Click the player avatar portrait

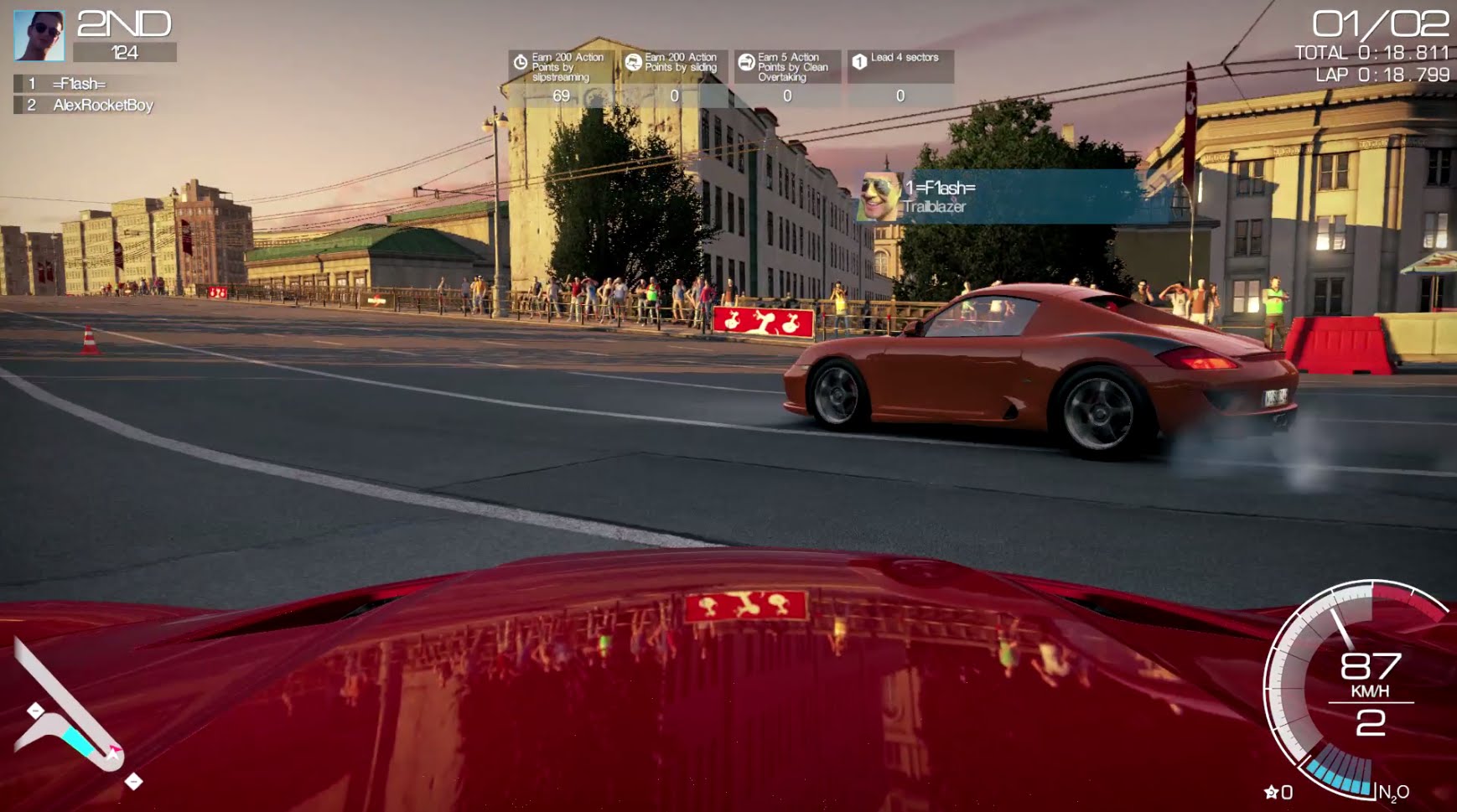pos(39,36)
